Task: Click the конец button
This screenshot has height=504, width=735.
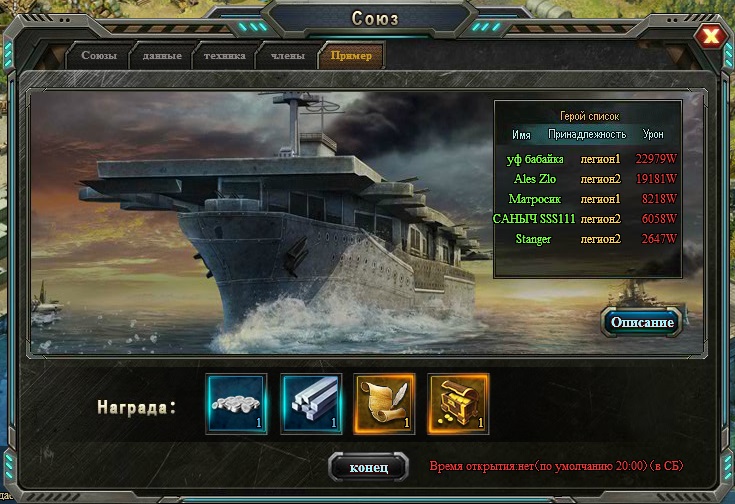Action: click(369, 467)
